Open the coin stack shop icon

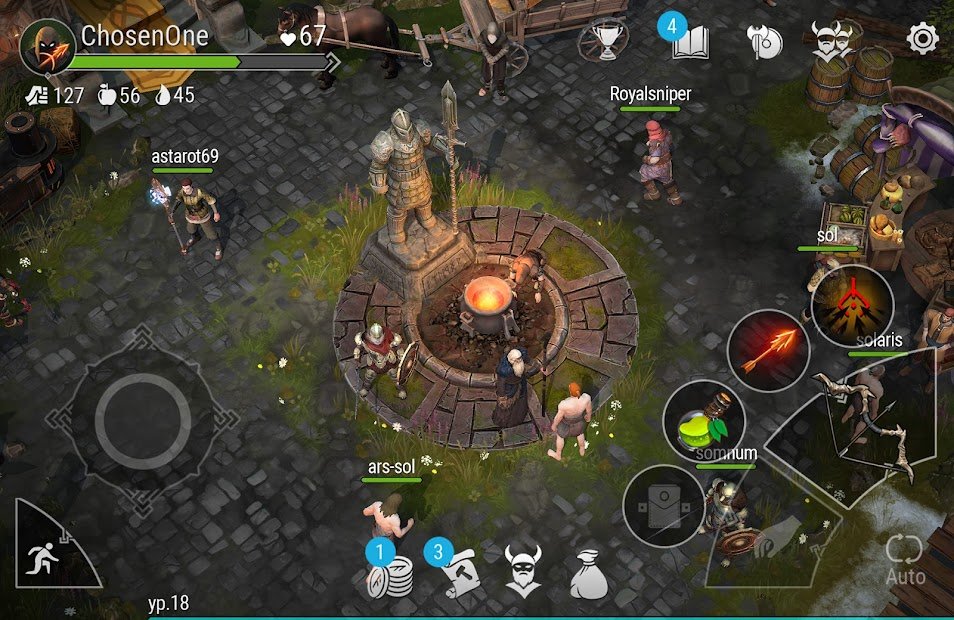pyautogui.click(x=390, y=574)
